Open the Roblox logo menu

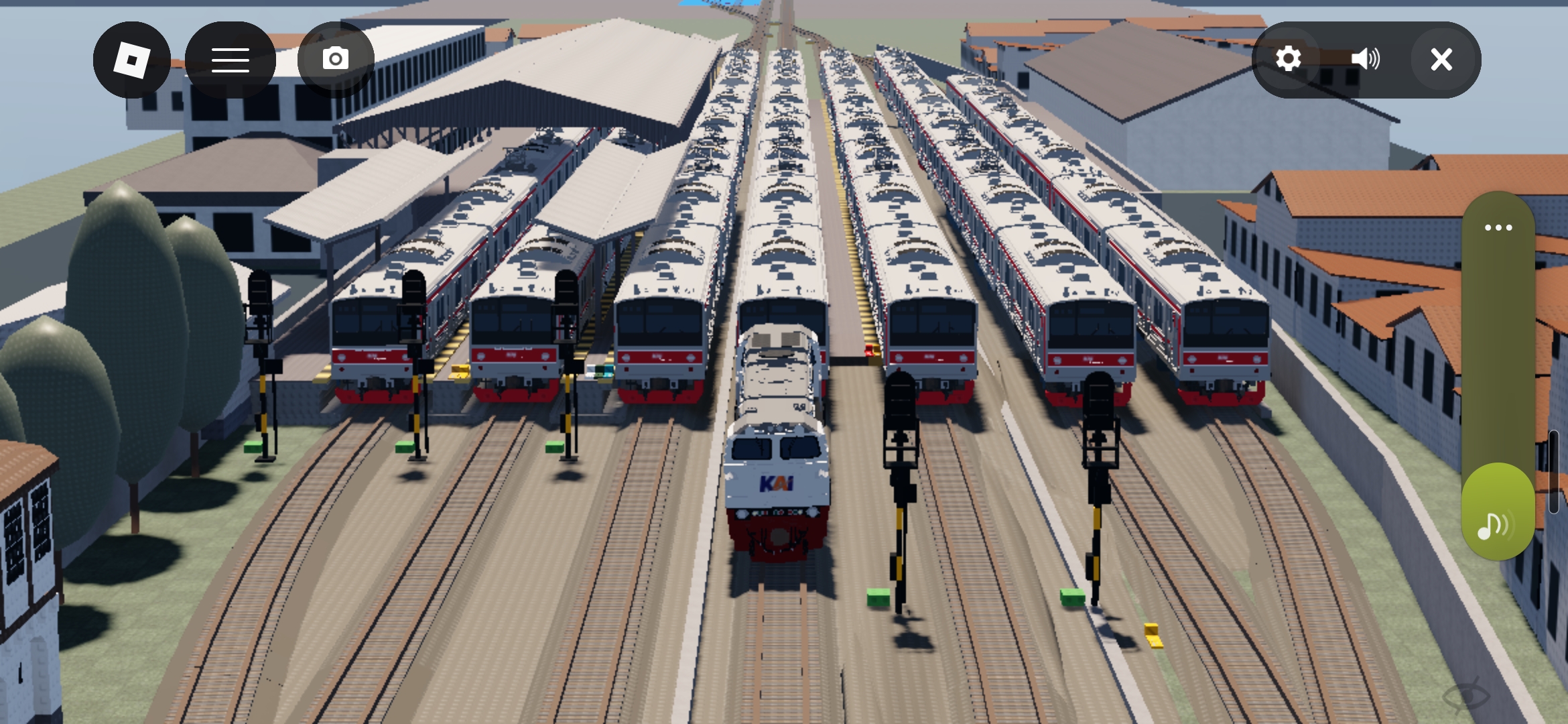(x=131, y=60)
